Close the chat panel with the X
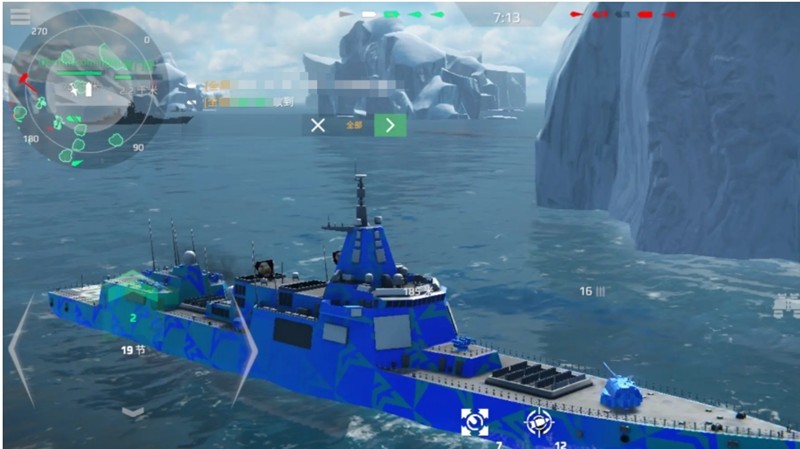This screenshot has width=800, height=449. click(x=317, y=125)
